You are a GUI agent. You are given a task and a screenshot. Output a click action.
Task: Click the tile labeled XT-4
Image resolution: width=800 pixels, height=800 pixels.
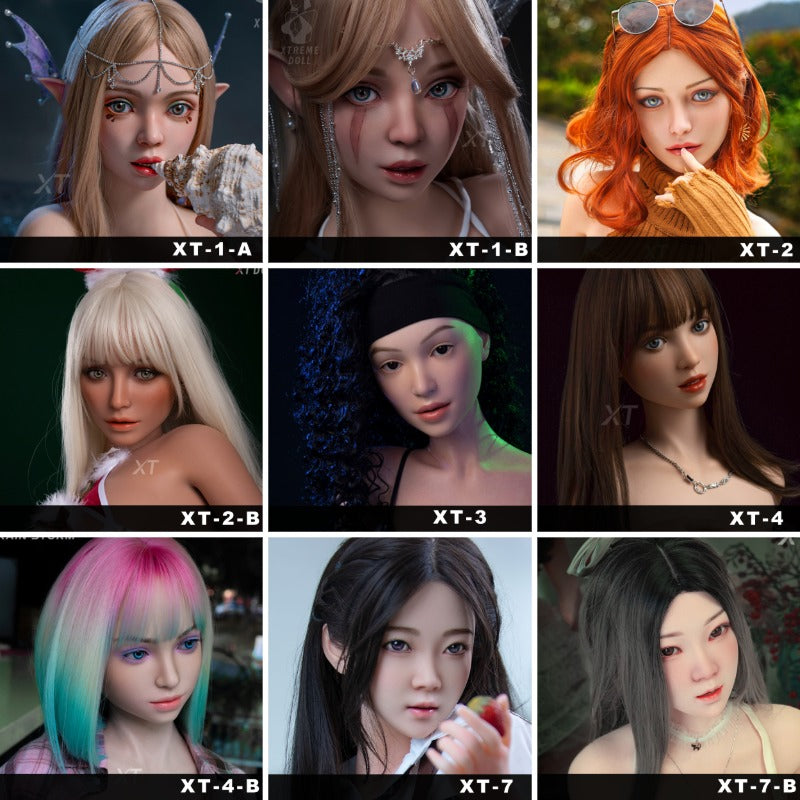click(x=668, y=400)
